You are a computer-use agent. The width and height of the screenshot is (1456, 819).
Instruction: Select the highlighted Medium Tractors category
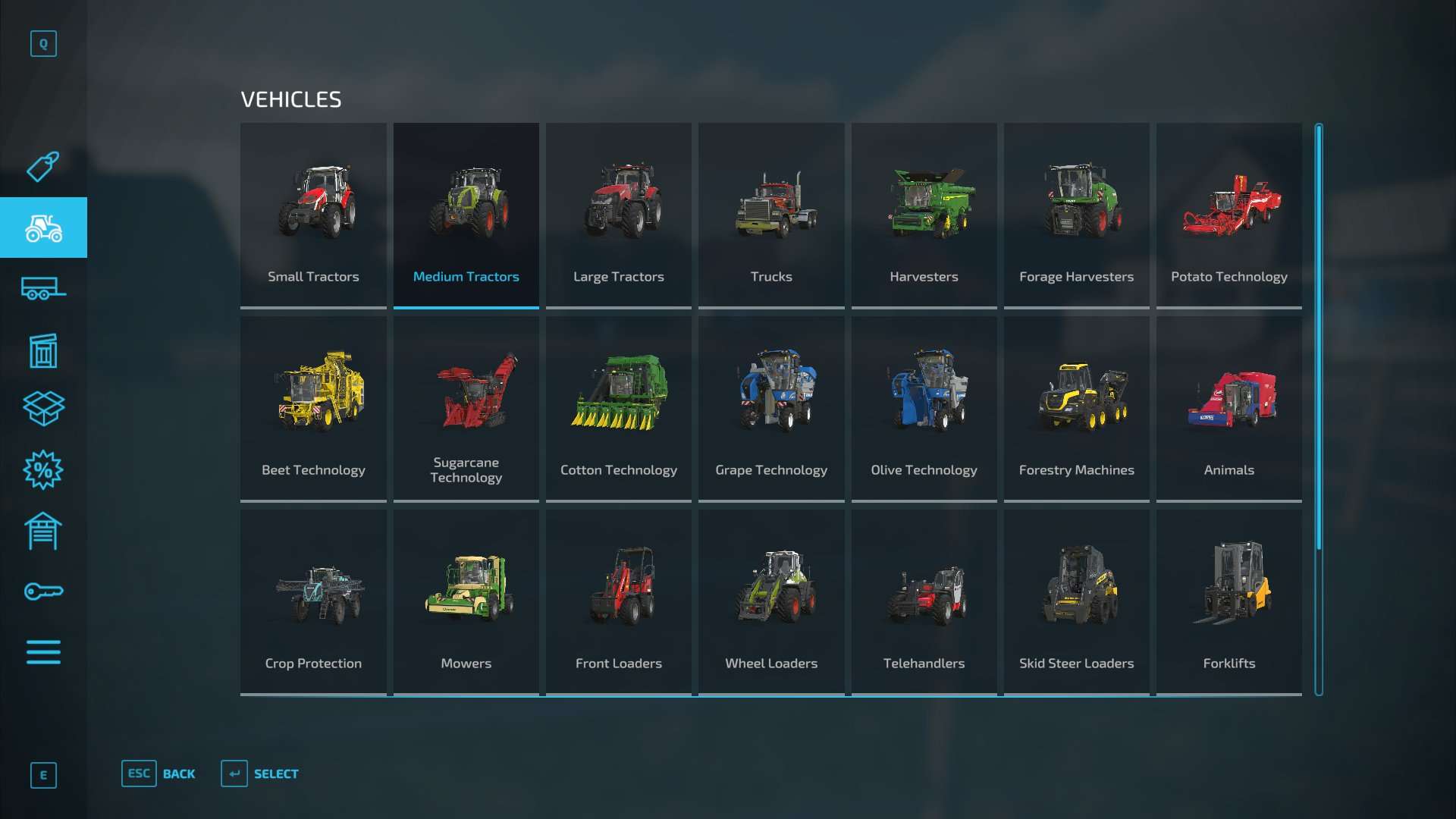click(x=466, y=215)
